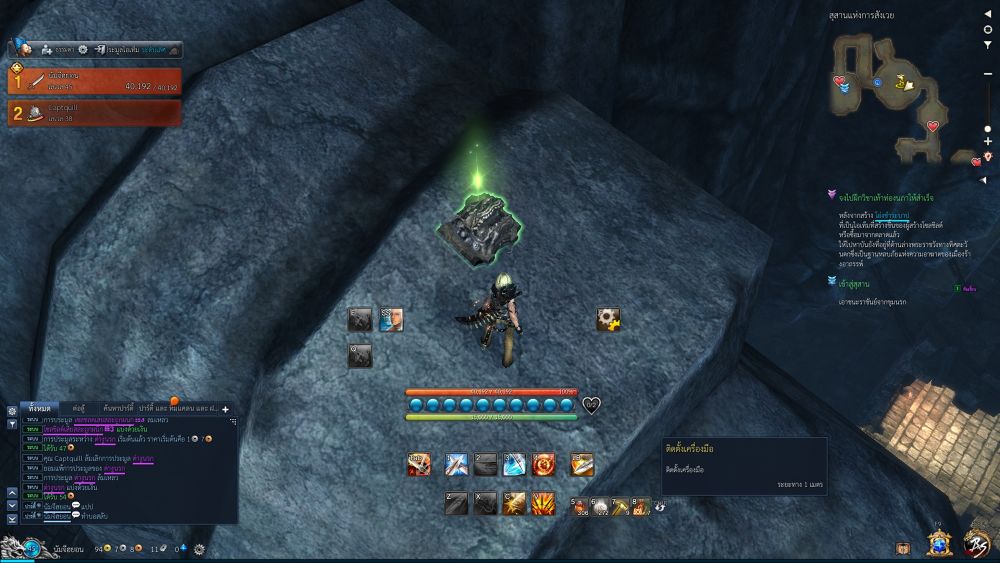
Task: Use the orange burst skill on V
Action: 544,503
